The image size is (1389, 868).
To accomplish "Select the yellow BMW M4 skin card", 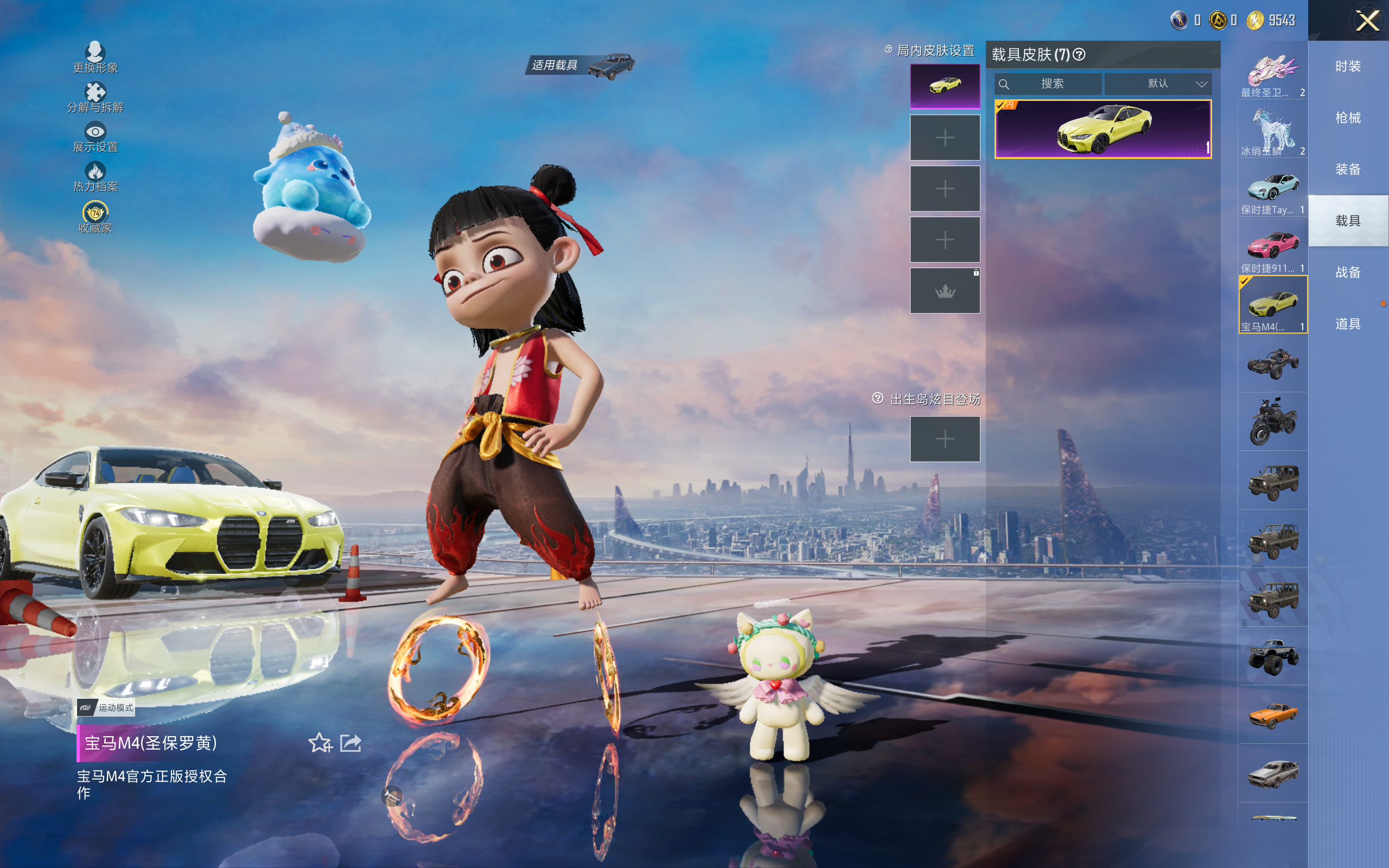I will tap(1103, 129).
